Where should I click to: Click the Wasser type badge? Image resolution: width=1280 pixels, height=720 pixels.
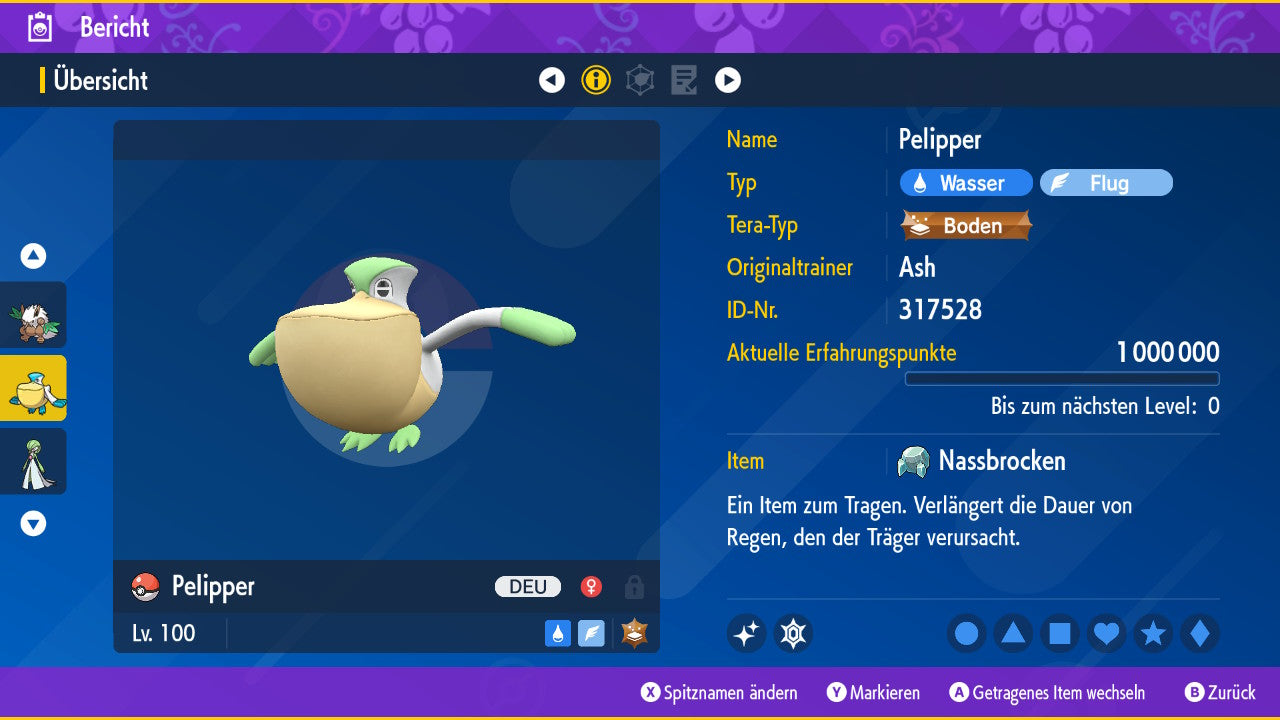[x=966, y=183]
